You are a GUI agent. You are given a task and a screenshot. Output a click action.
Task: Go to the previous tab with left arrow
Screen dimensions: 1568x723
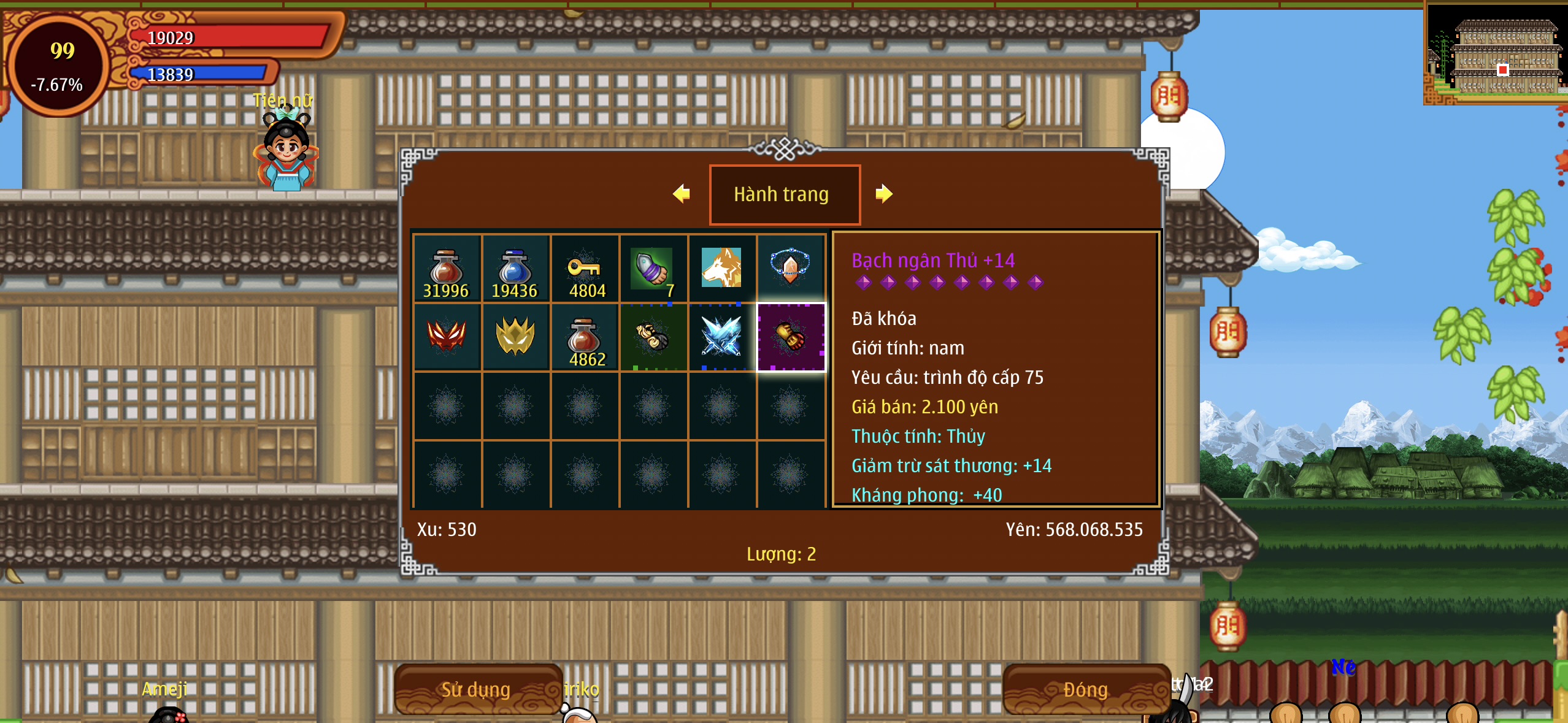point(682,194)
